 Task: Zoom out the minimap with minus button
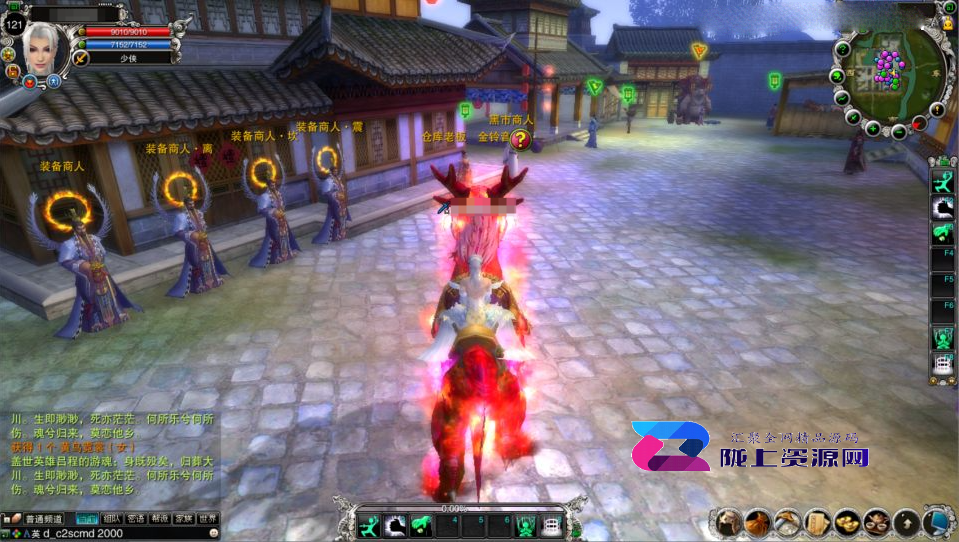[898, 131]
